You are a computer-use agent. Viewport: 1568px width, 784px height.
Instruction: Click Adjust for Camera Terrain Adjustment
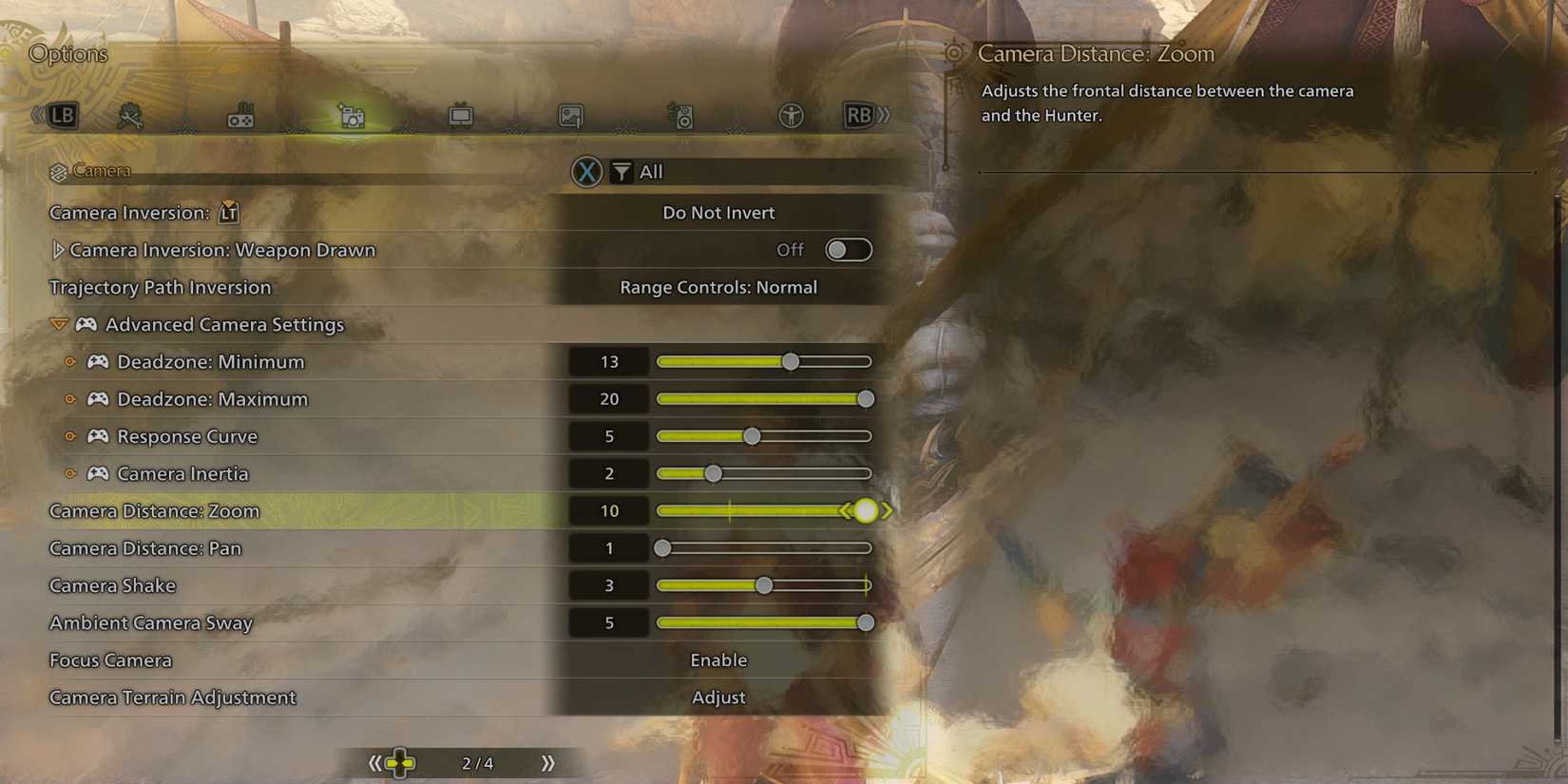click(718, 697)
